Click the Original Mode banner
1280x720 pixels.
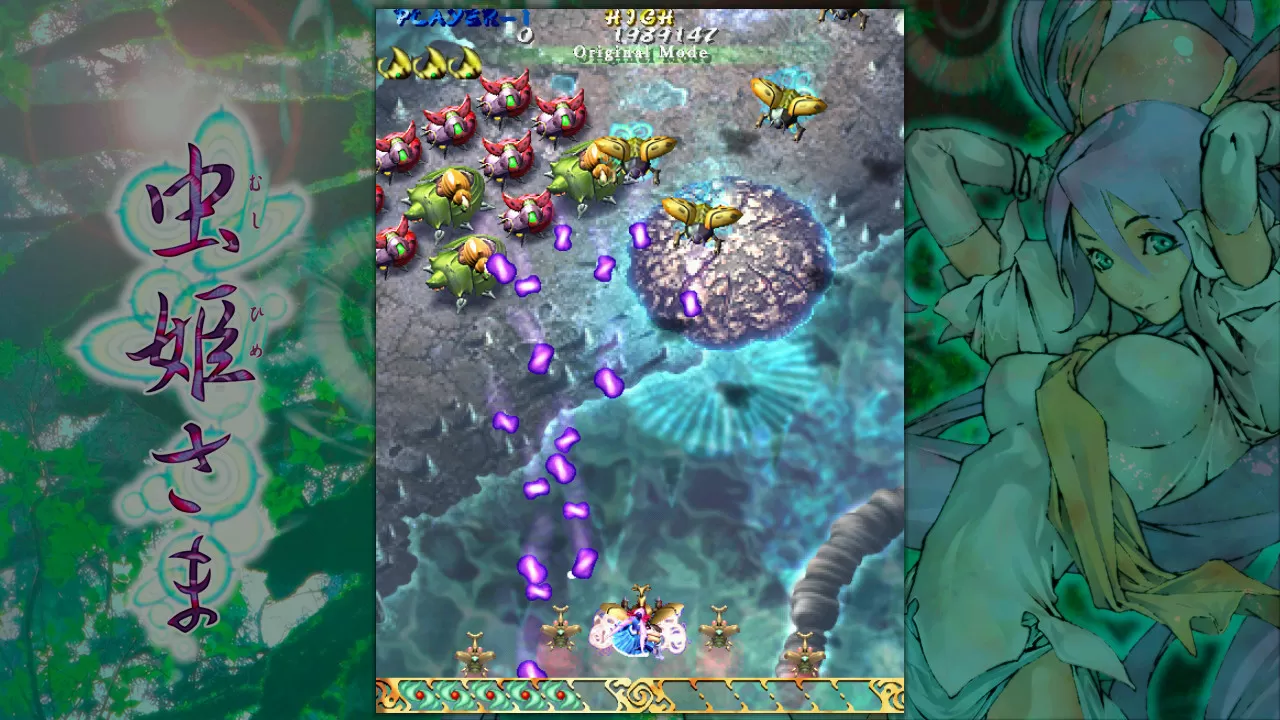640,53
